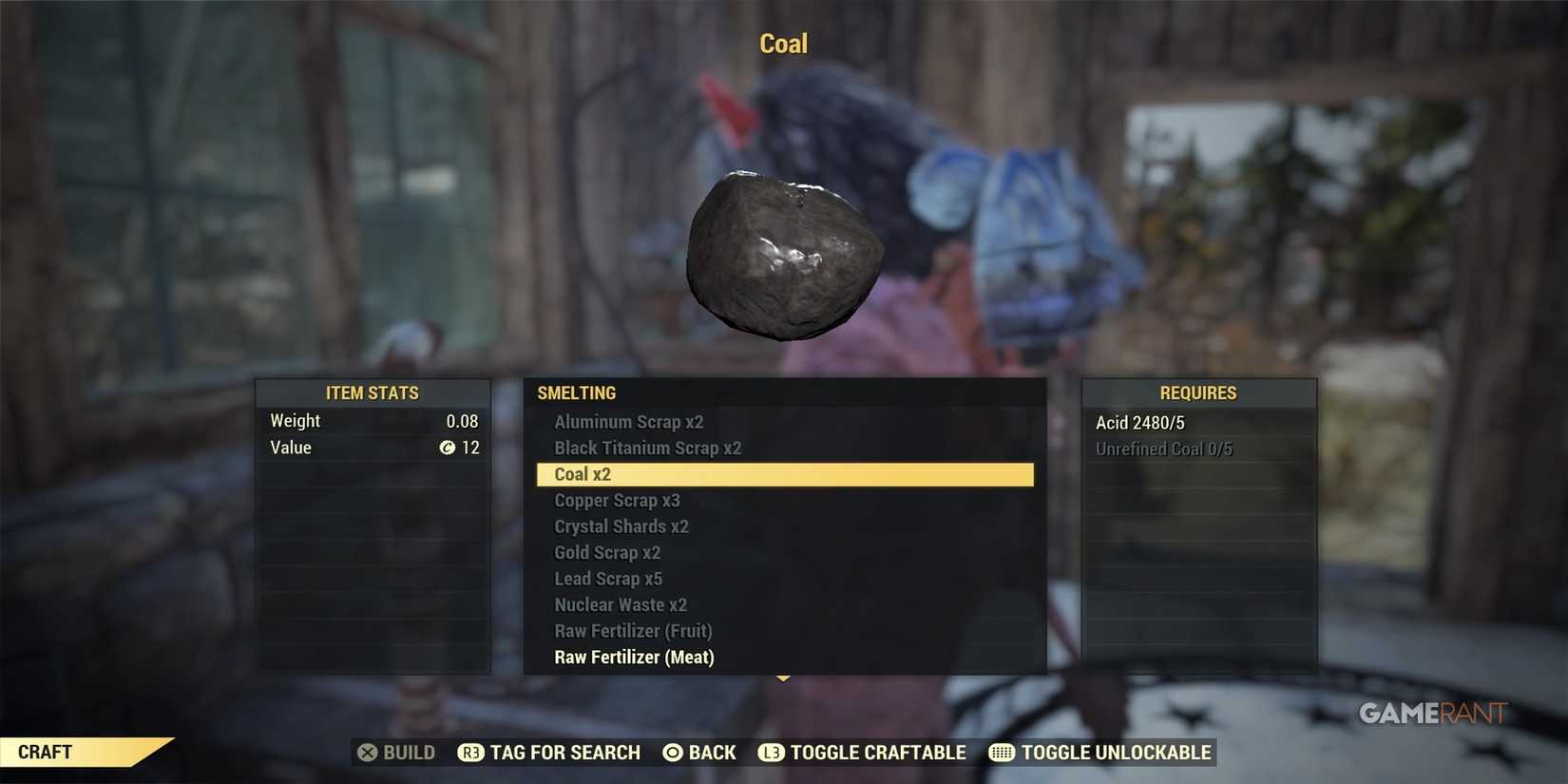Click the L3 stick icon near Toggle Craftable

pyautogui.click(x=772, y=752)
